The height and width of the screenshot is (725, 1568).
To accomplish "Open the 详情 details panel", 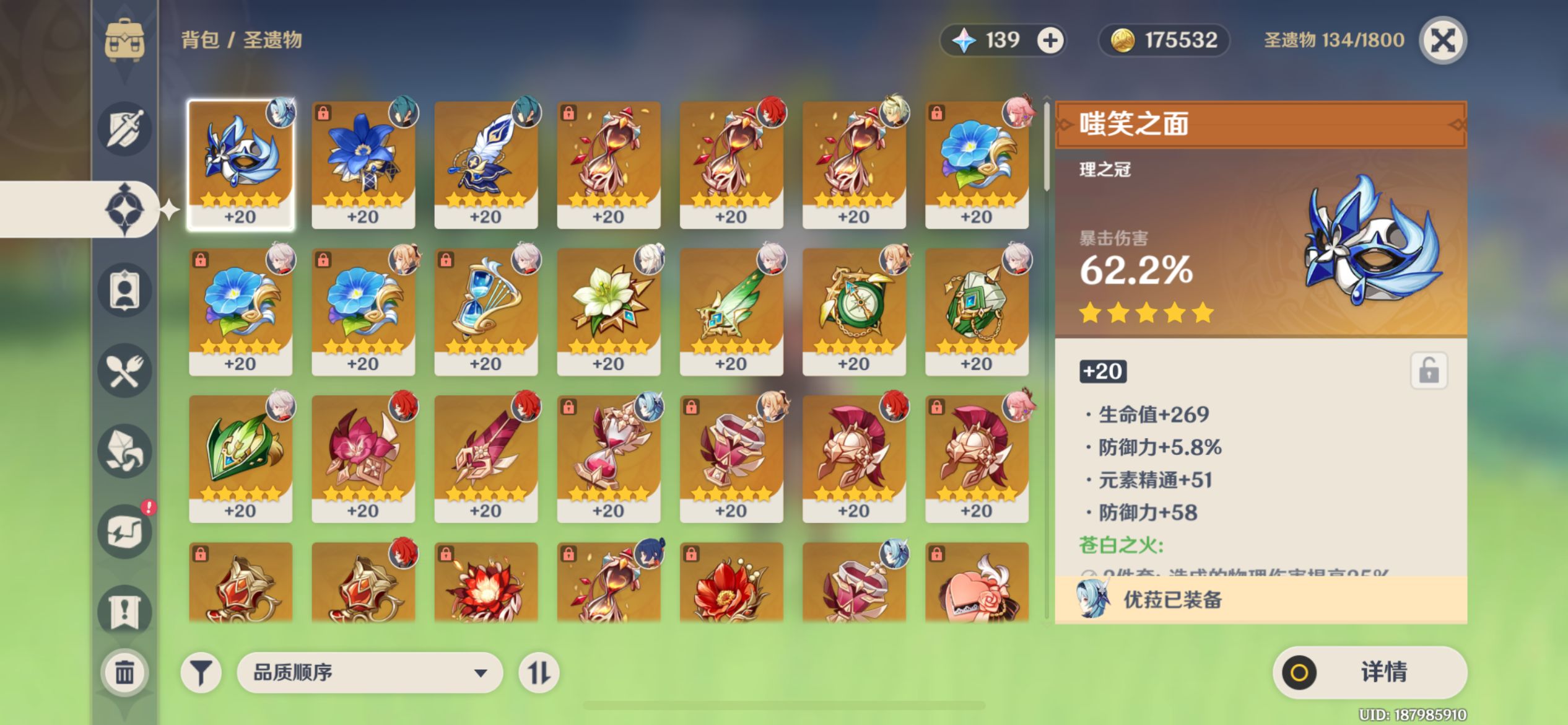I will coord(1369,672).
